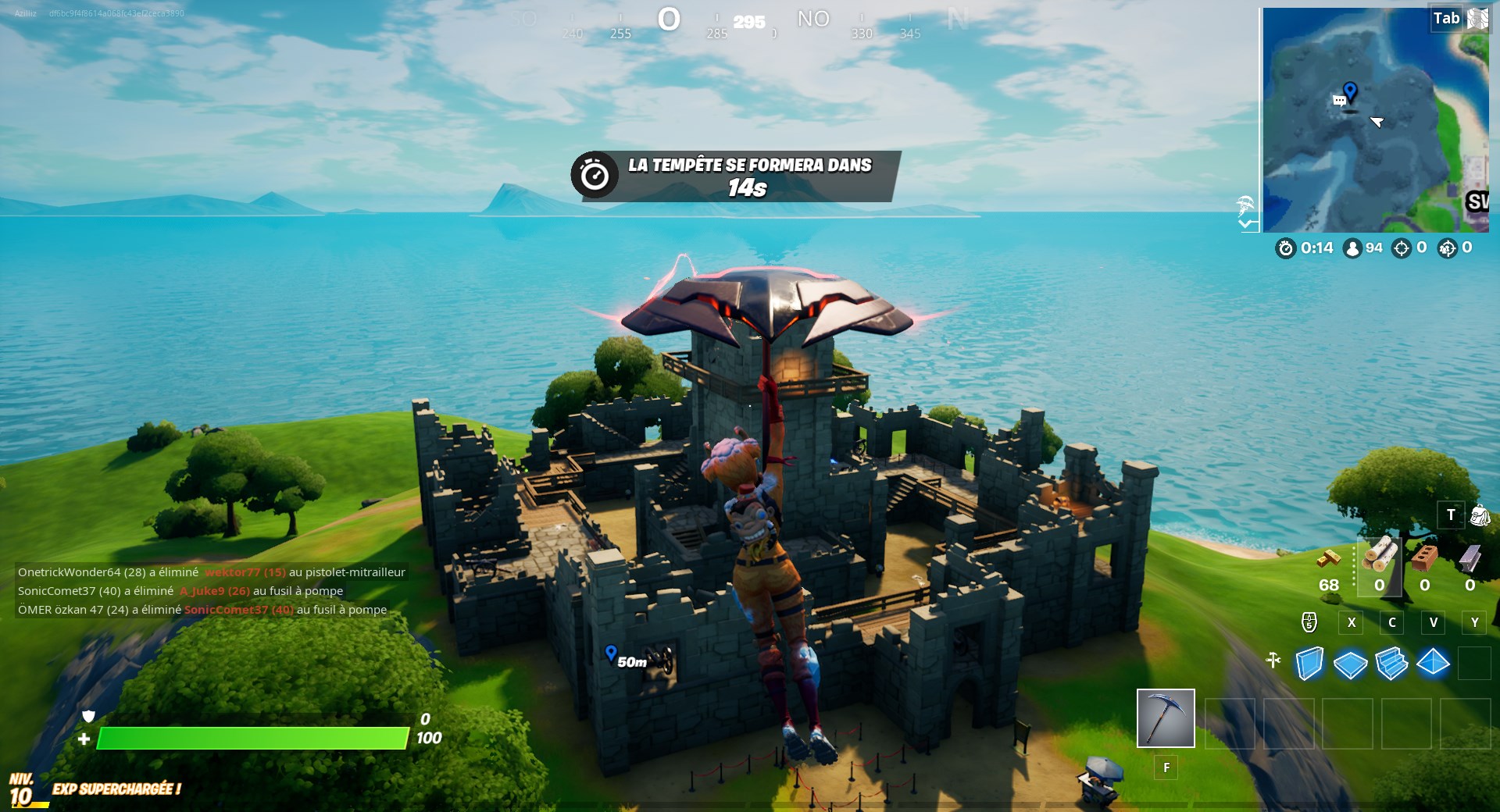Click the eliminations crosshair counter

tap(1401, 248)
